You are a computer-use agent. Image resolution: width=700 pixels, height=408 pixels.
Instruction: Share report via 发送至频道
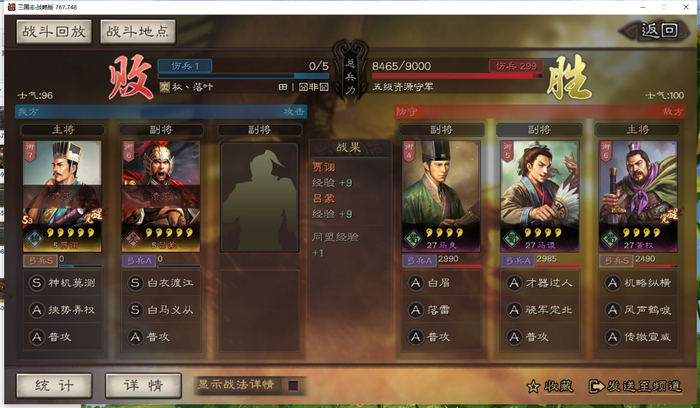click(x=638, y=385)
